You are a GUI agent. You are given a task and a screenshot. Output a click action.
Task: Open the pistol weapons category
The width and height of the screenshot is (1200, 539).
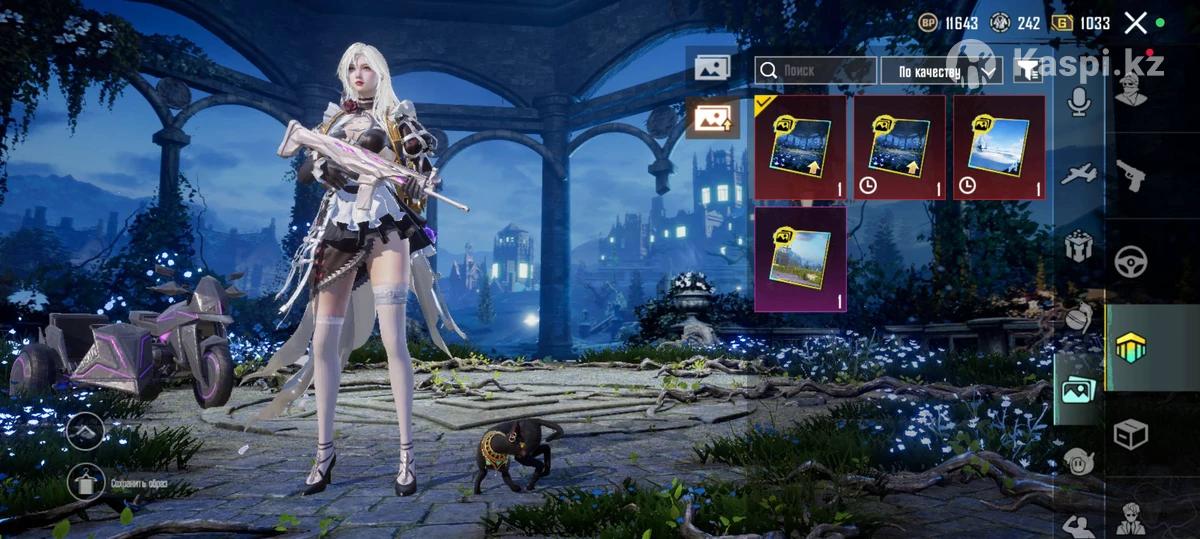click(x=1131, y=175)
